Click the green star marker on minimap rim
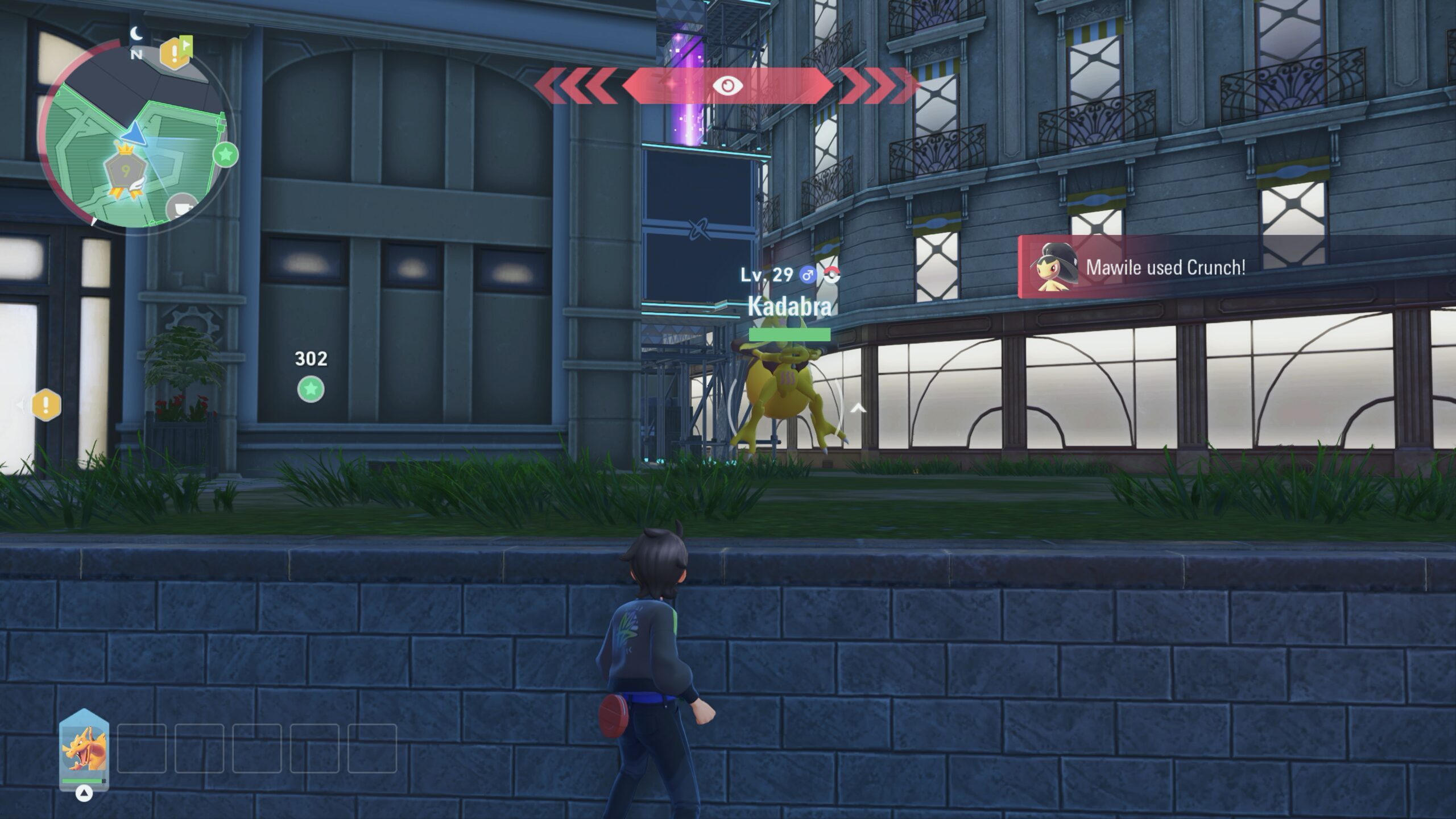The width and height of the screenshot is (1456, 819). pos(225,154)
